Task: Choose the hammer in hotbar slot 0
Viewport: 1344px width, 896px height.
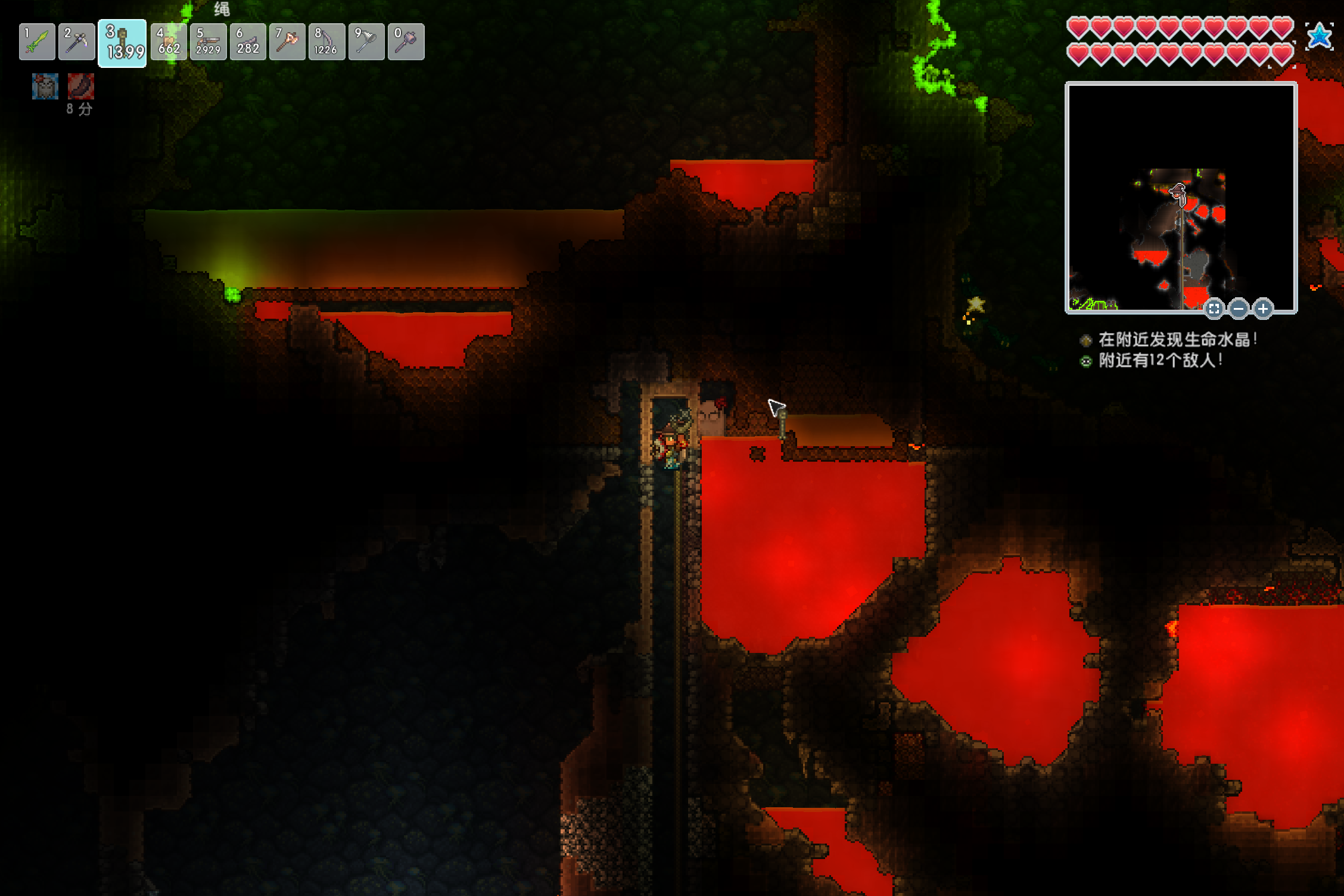Action: 406,42
